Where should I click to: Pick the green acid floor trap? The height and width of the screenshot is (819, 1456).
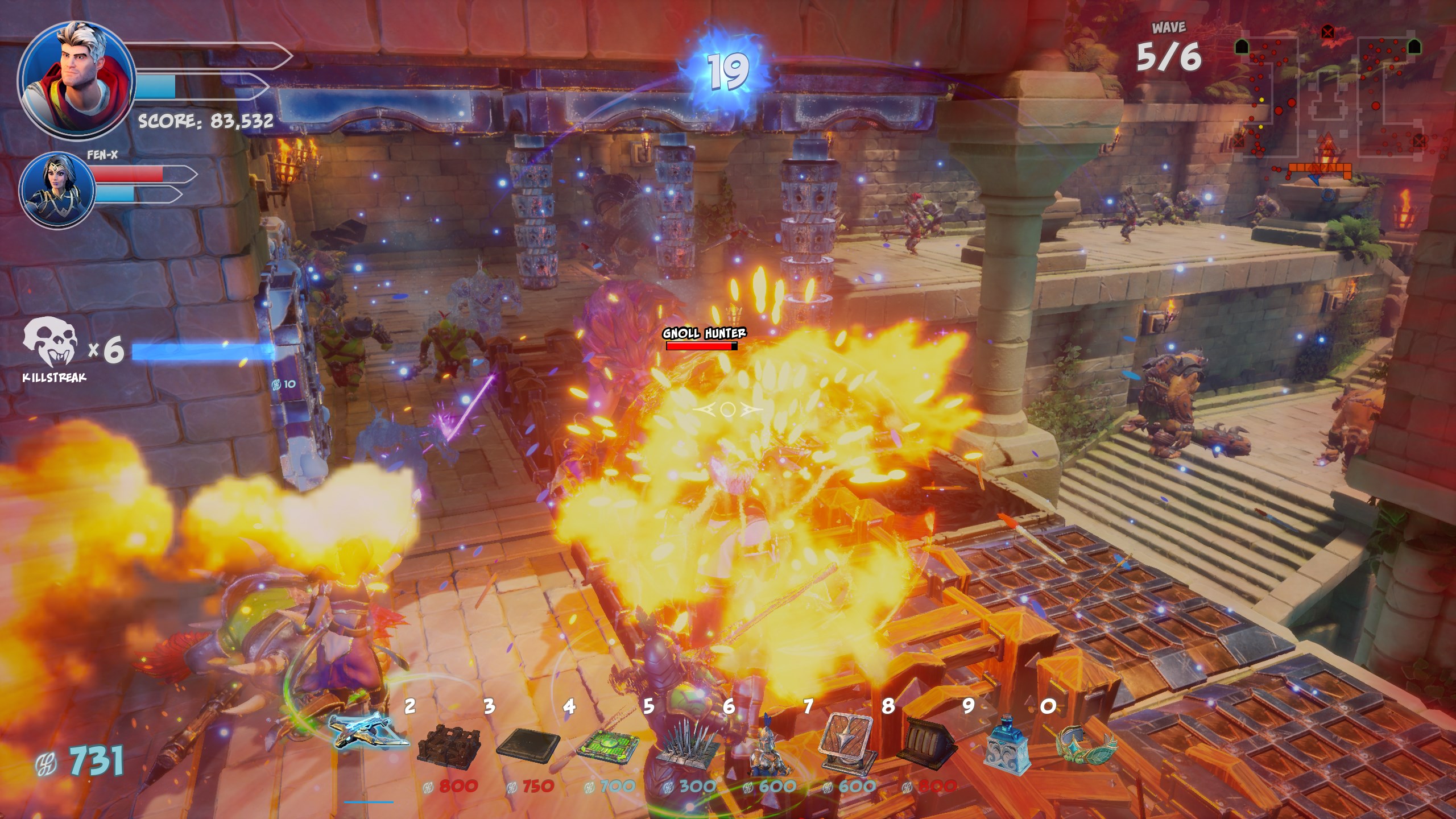(607, 744)
